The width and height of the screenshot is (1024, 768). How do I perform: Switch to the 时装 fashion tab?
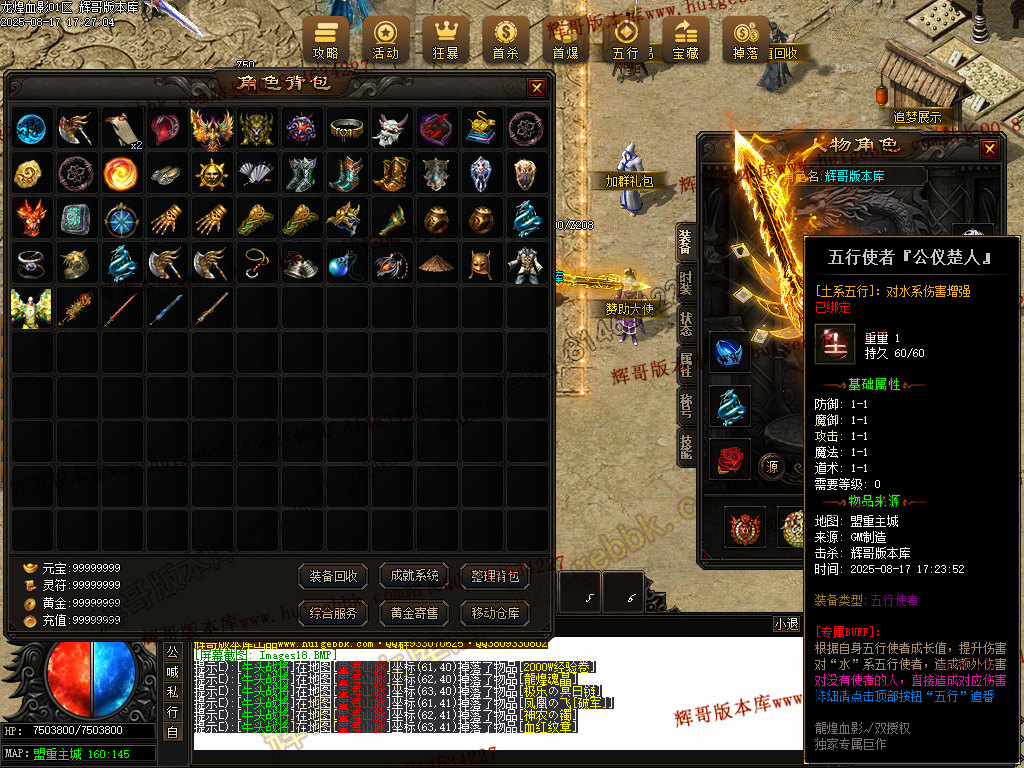686,282
